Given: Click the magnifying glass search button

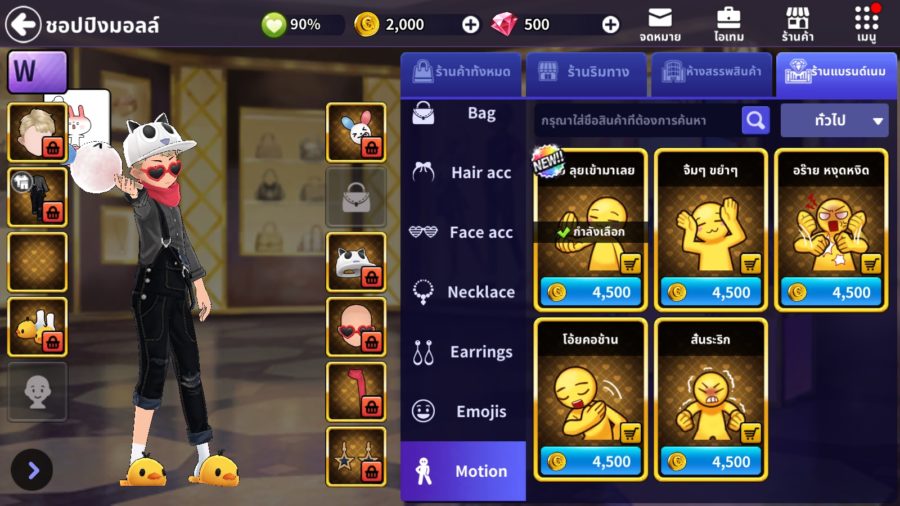Looking at the screenshot, I should pos(755,121).
